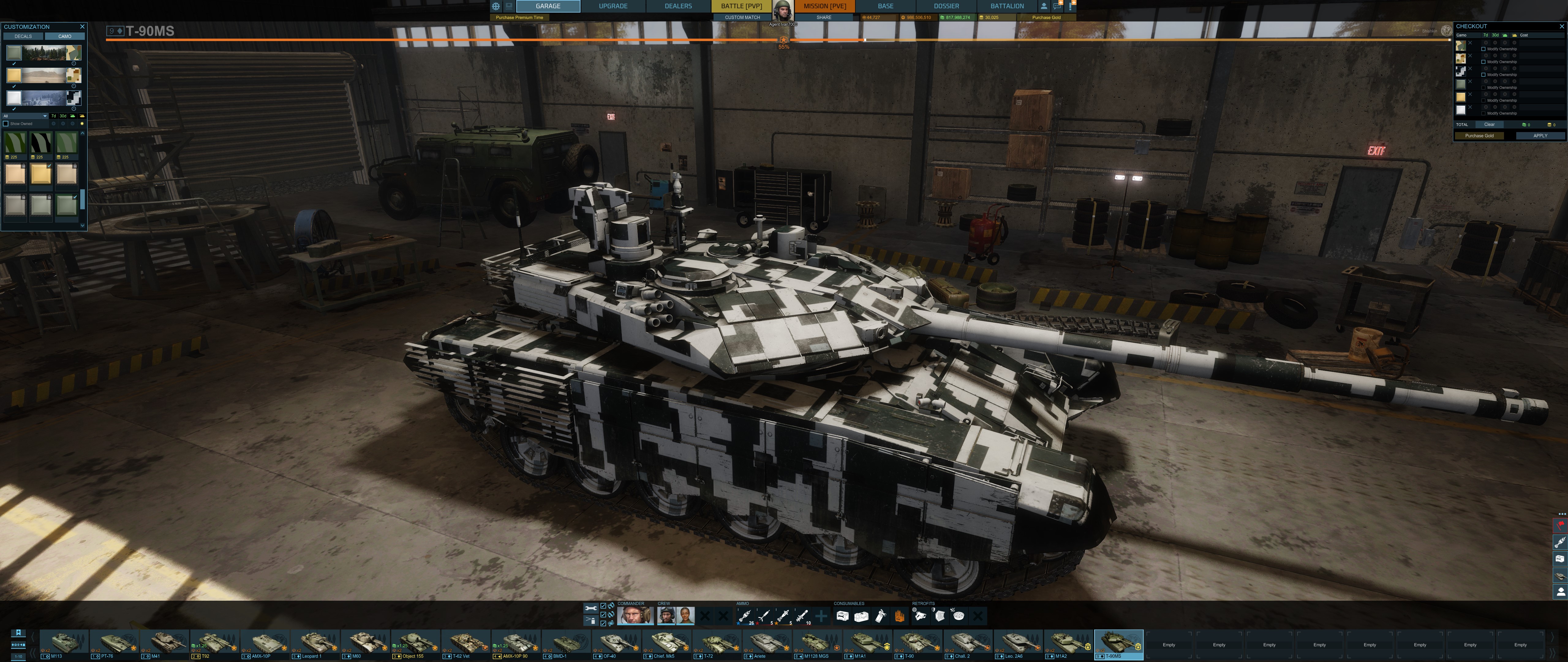Close the Customization panel
The height and width of the screenshot is (662, 1568).
pyautogui.click(x=82, y=27)
